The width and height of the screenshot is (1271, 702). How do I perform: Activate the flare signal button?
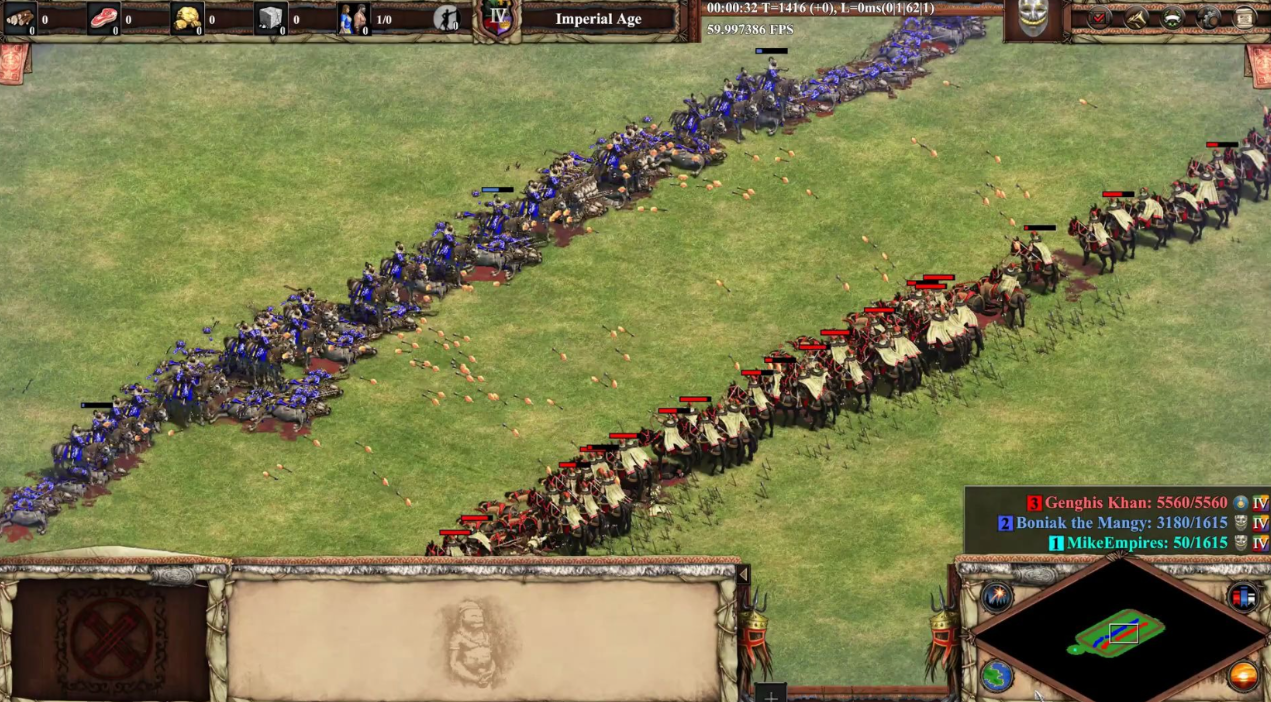[x=997, y=597]
